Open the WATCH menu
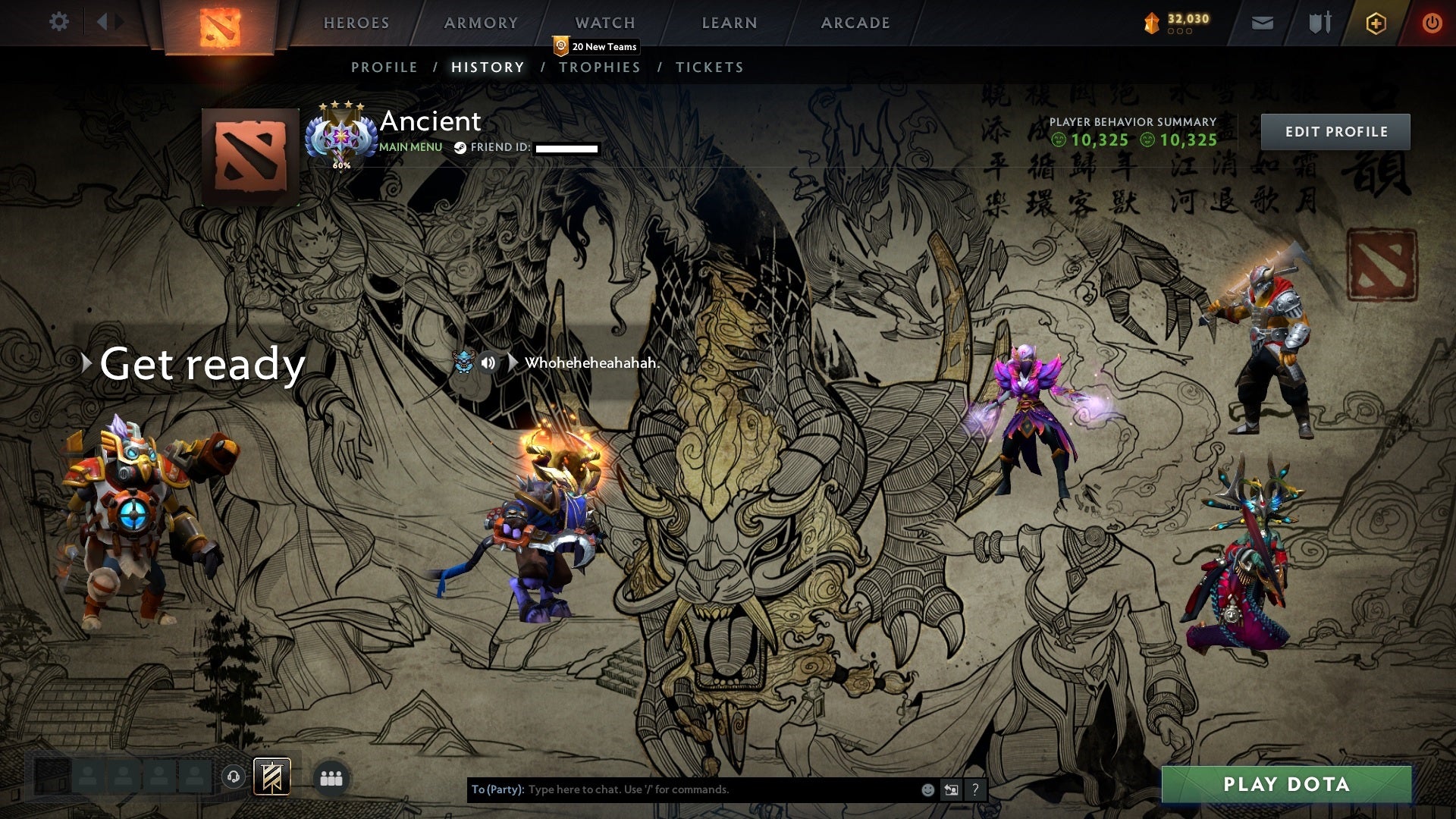The height and width of the screenshot is (819, 1456). click(604, 23)
